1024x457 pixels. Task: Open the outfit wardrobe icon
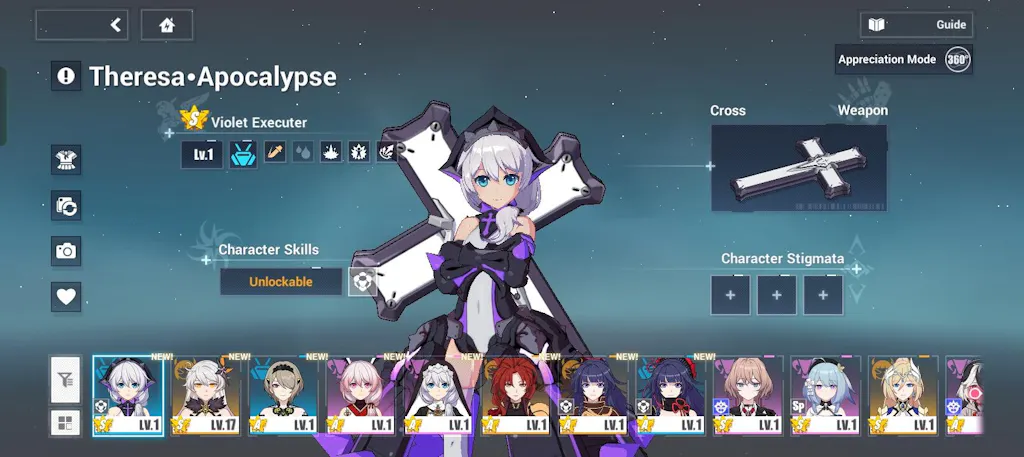pyautogui.click(x=66, y=158)
